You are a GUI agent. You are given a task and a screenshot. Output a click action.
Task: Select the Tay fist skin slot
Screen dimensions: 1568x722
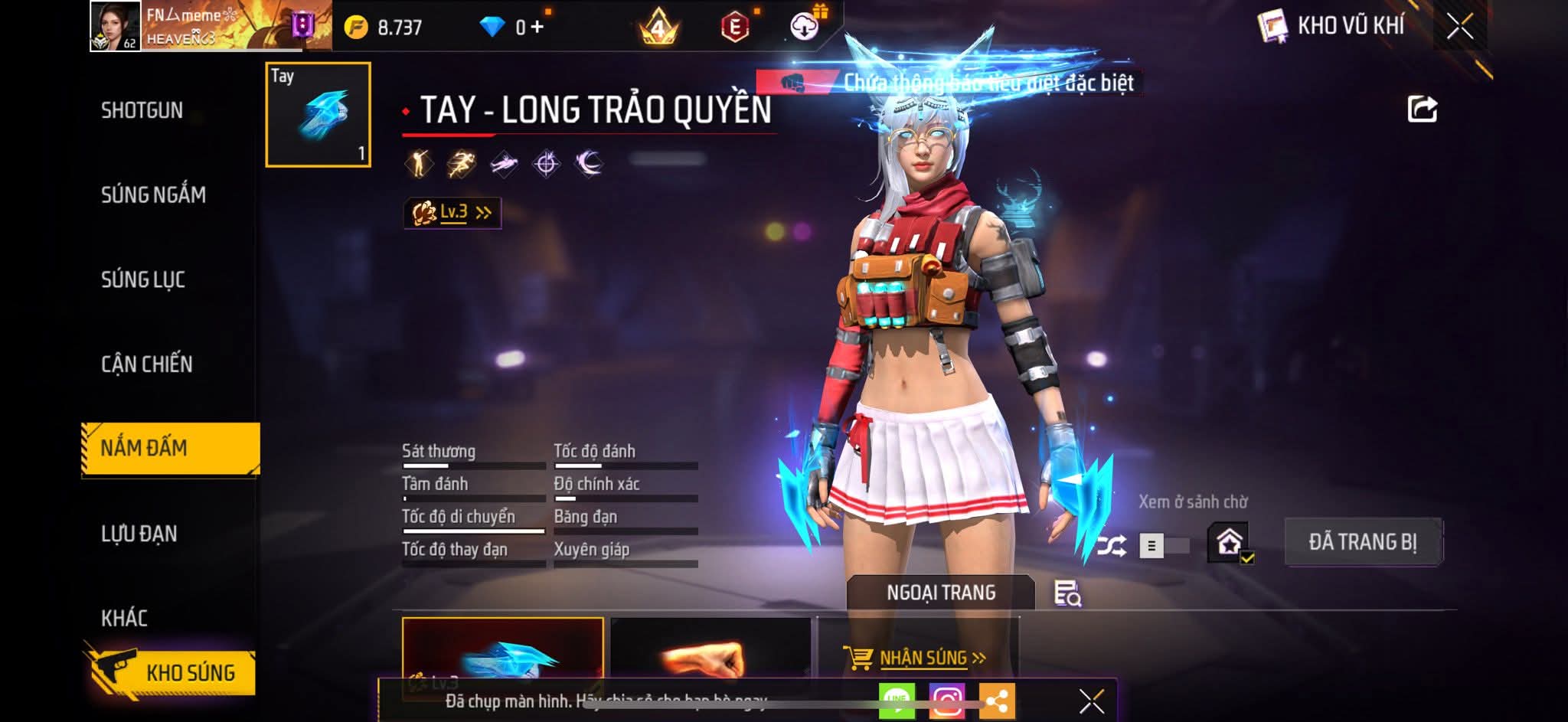click(318, 115)
